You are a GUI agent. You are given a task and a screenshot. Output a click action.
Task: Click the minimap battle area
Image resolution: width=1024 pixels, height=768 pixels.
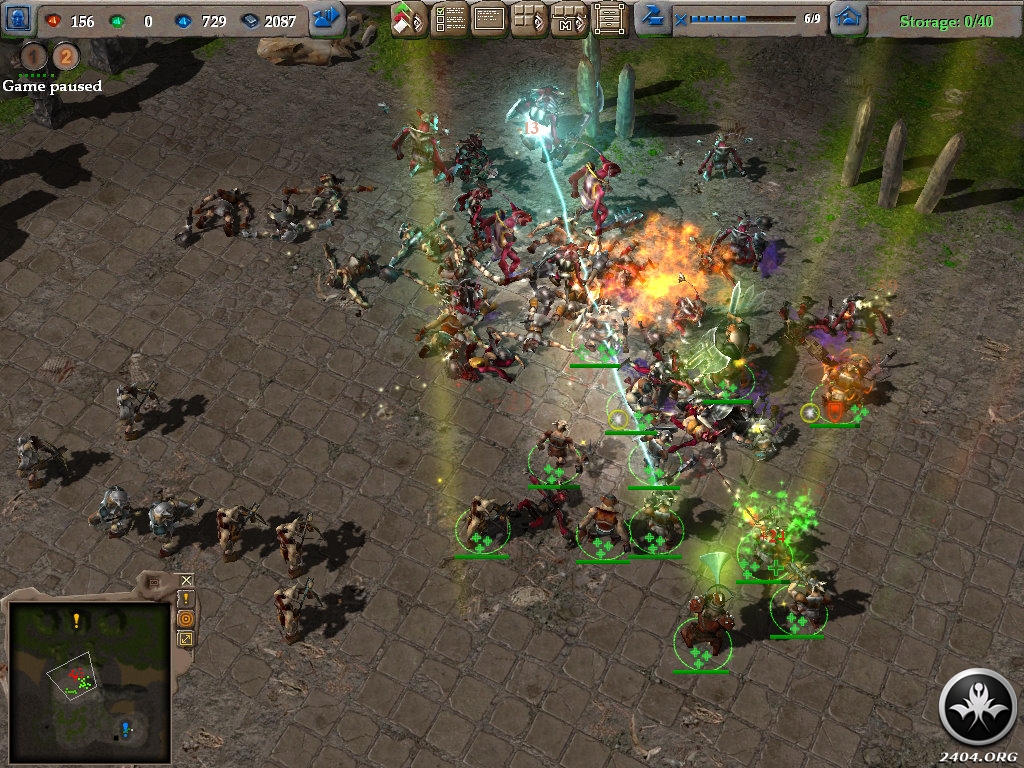pyautogui.click(x=77, y=681)
